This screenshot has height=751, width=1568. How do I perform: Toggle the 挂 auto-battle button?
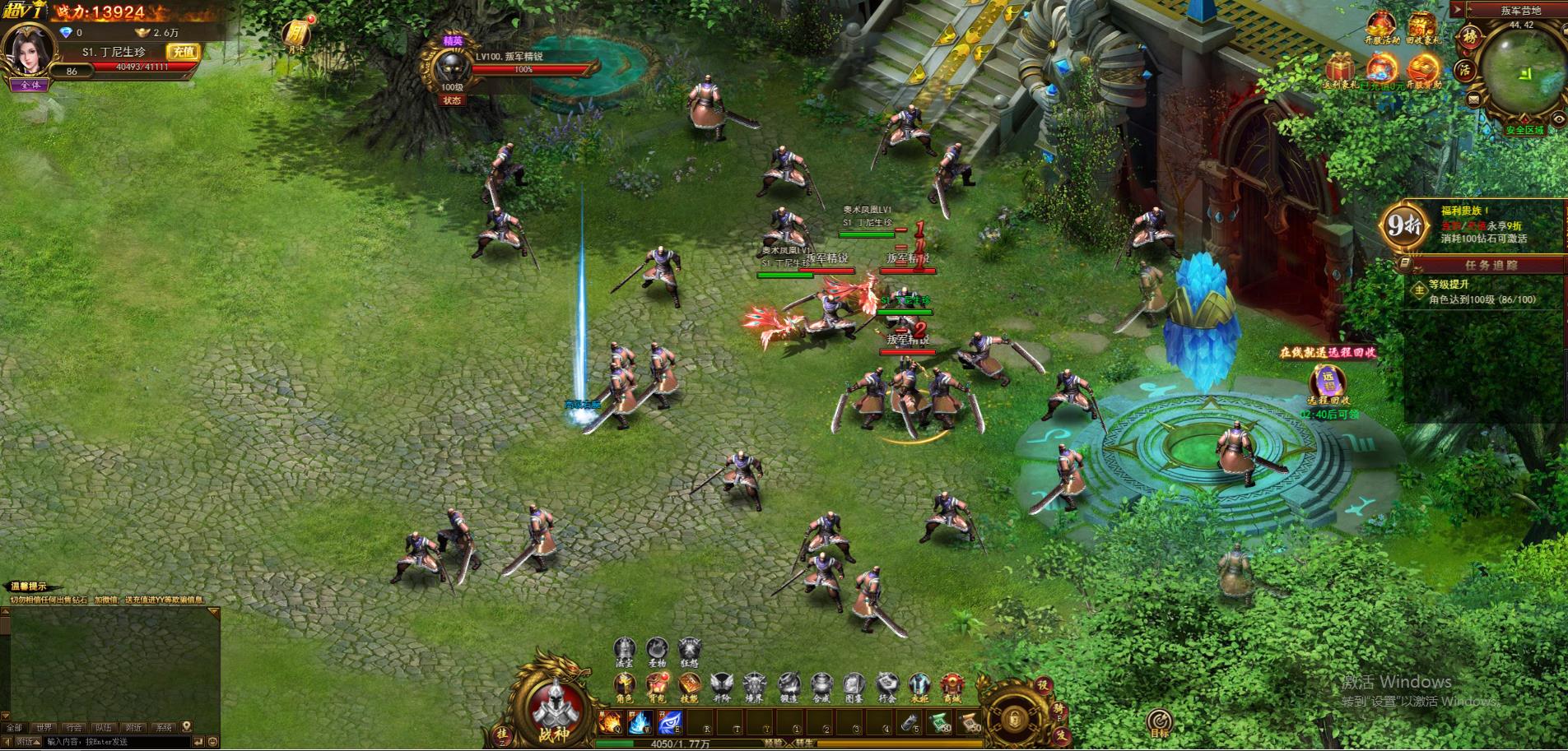tap(502, 732)
